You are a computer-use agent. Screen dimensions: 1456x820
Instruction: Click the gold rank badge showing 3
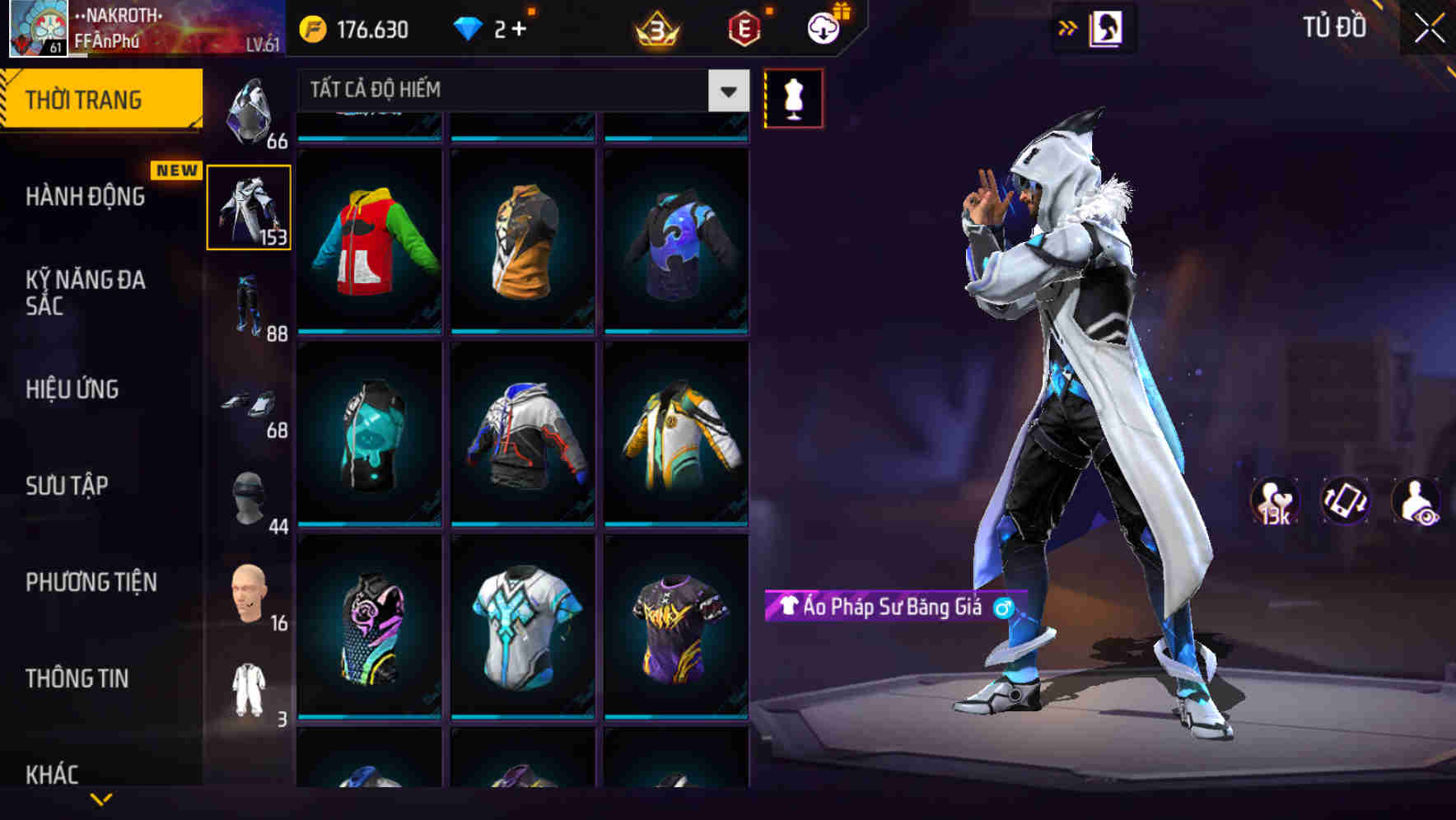click(655, 27)
